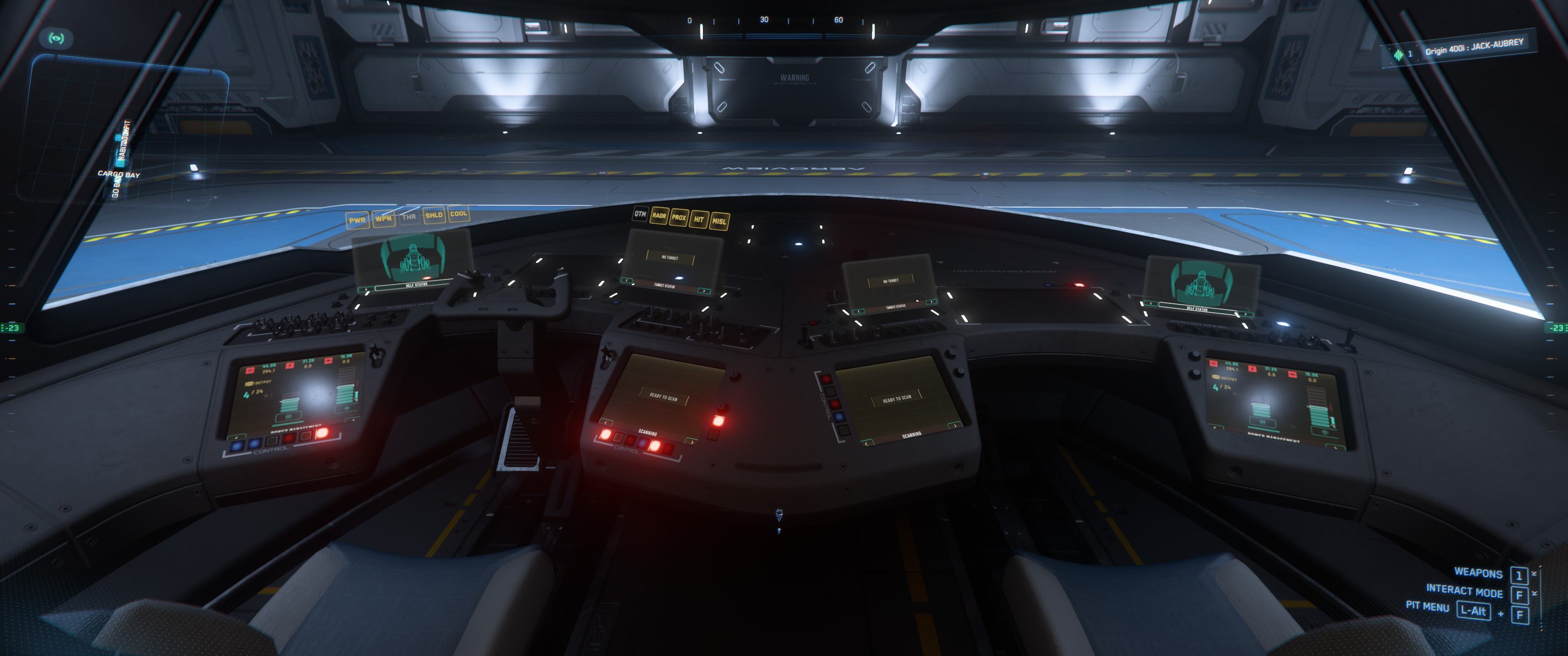Select the RADR radar button
This screenshot has height=656, width=1568.
pos(659,215)
